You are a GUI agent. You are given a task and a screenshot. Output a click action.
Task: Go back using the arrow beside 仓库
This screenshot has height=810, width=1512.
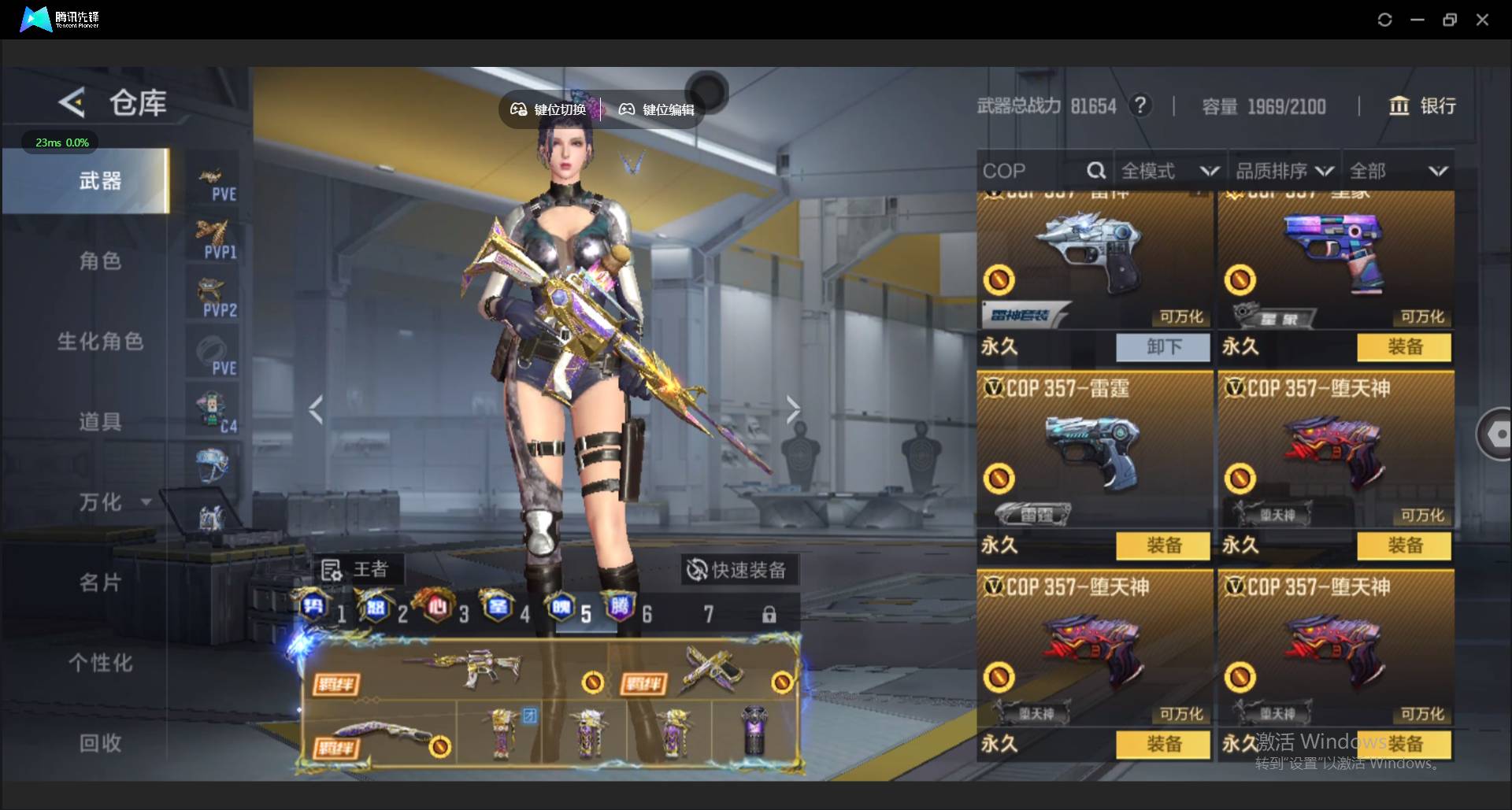72,103
